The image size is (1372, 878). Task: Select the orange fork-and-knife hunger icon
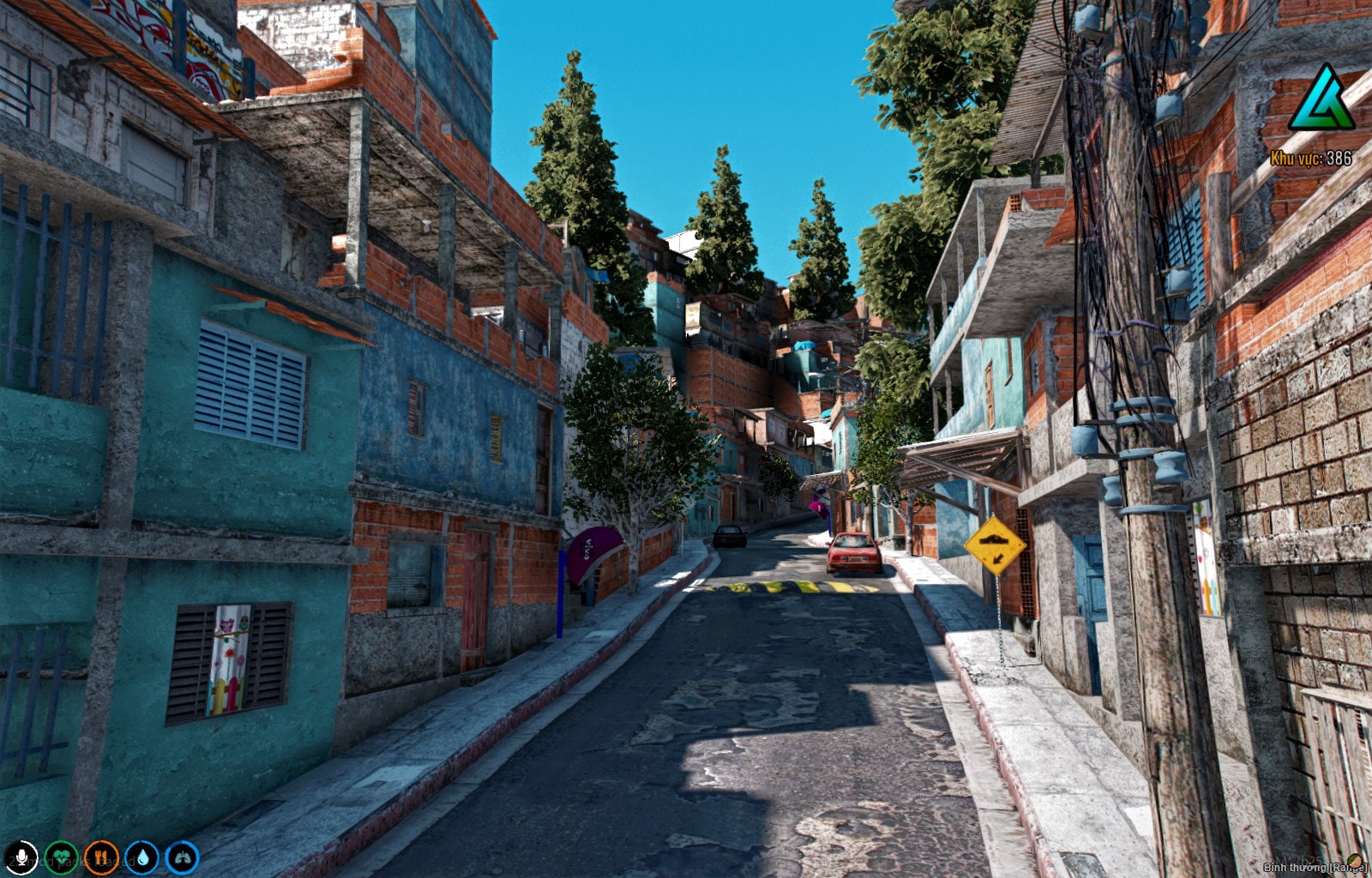click(100, 857)
